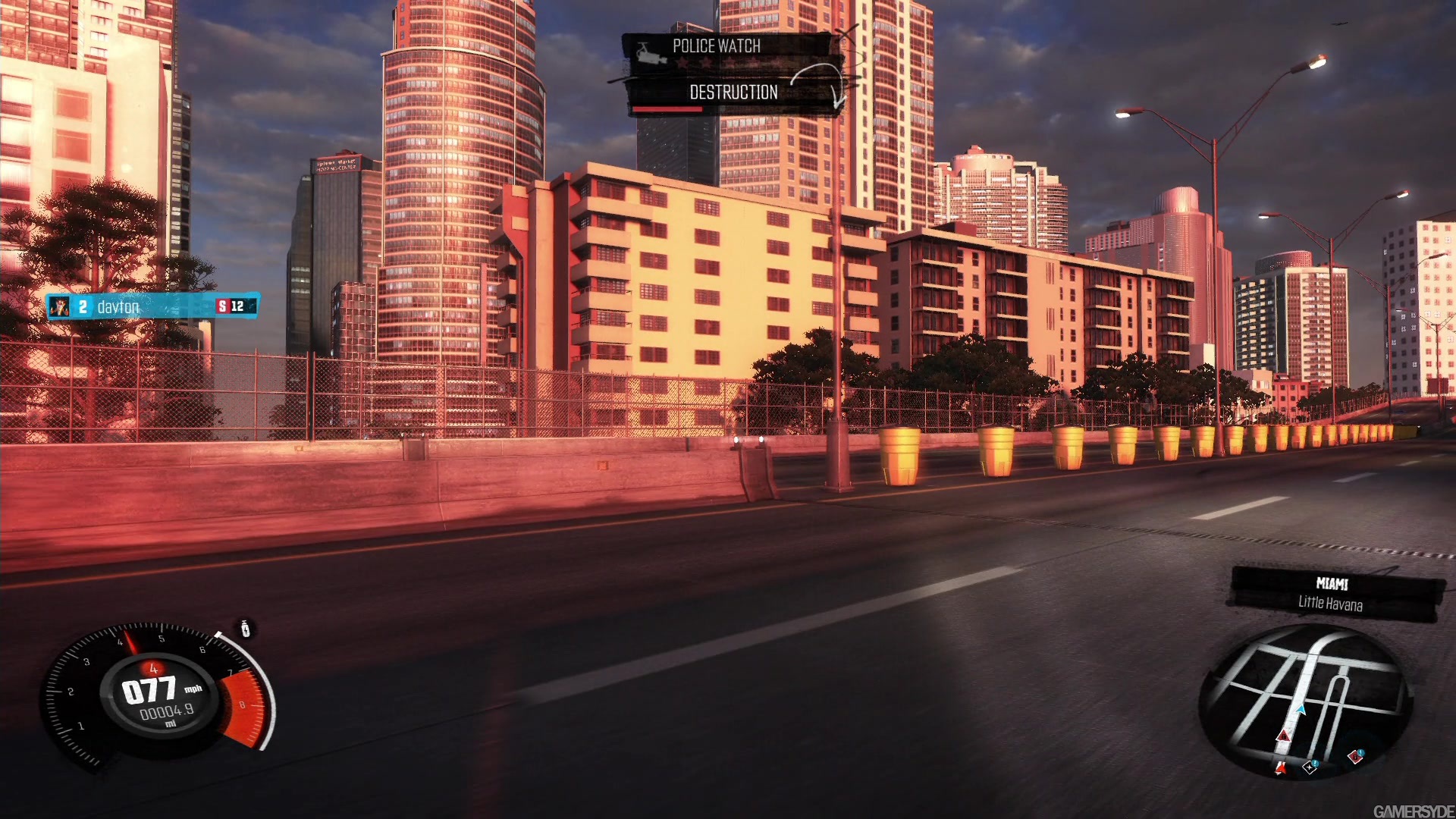Enable the exclamation notification on the locked marker
Screen dimensions: 1456x819
pyautogui.click(x=1360, y=752)
